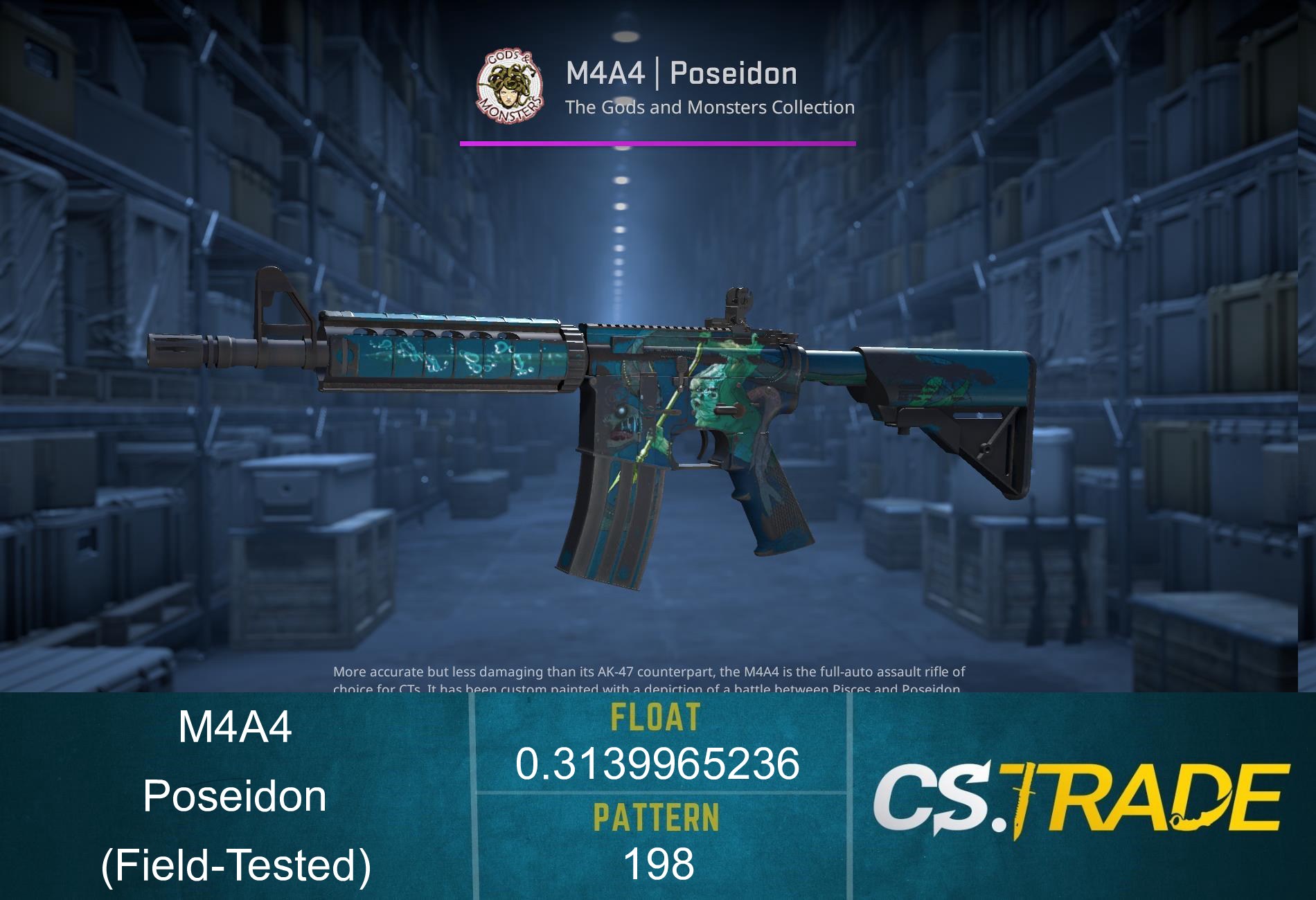The width and height of the screenshot is (1316, 900).
Task: Click the Gods and Monsters collection emblem
Action: click(509, 87)
